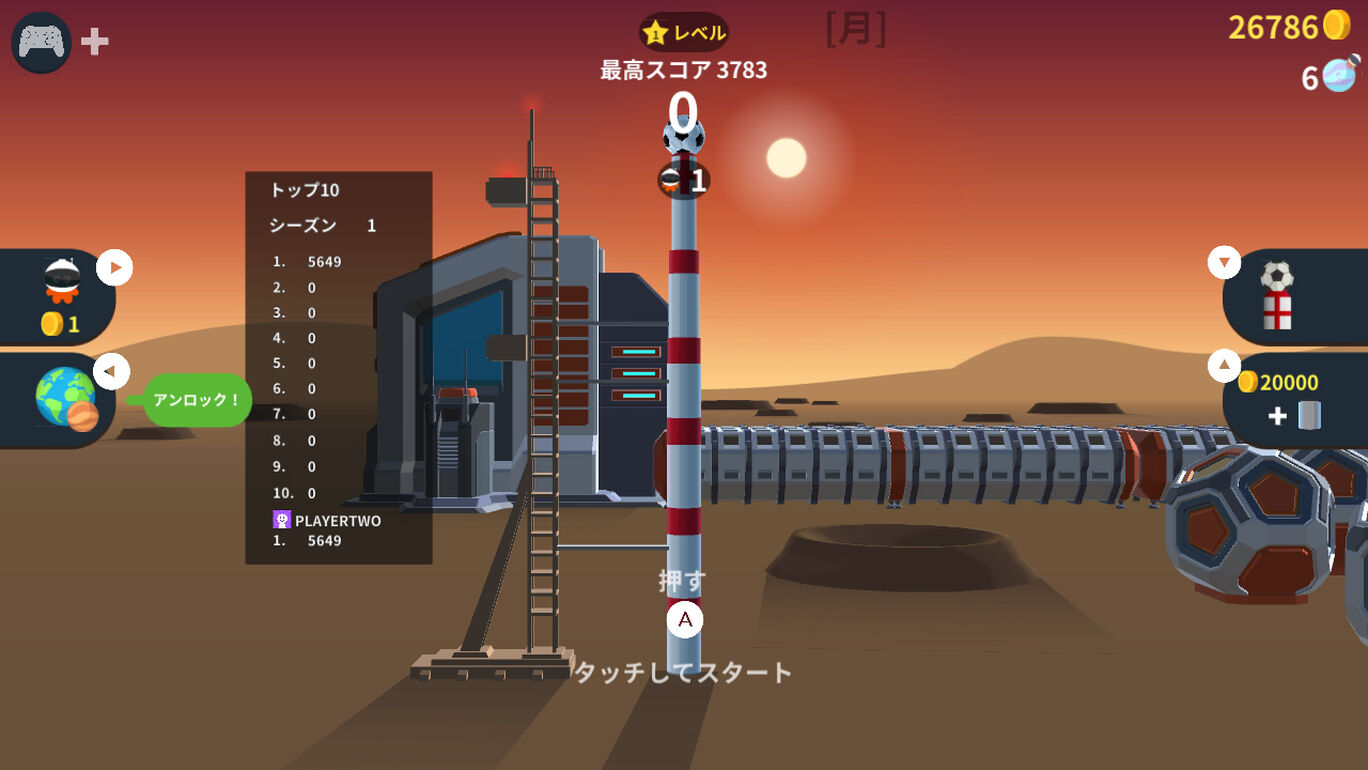Select the astronaut character panel

point(60,296)
